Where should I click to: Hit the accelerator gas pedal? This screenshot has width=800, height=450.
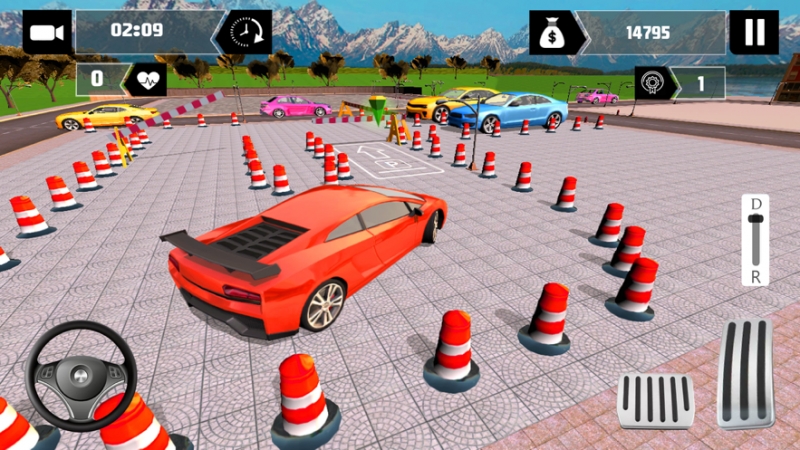pyautogui.click(x=745, y=372)
